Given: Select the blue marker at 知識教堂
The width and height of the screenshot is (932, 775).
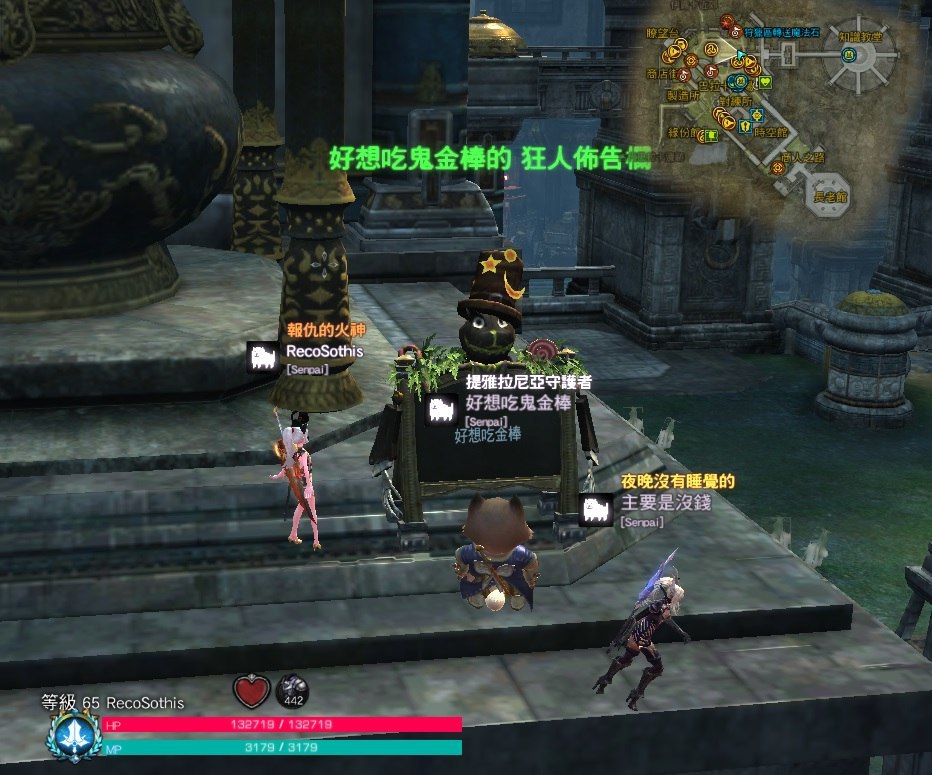Looking at the screenshot, I should tap(847, 55).
